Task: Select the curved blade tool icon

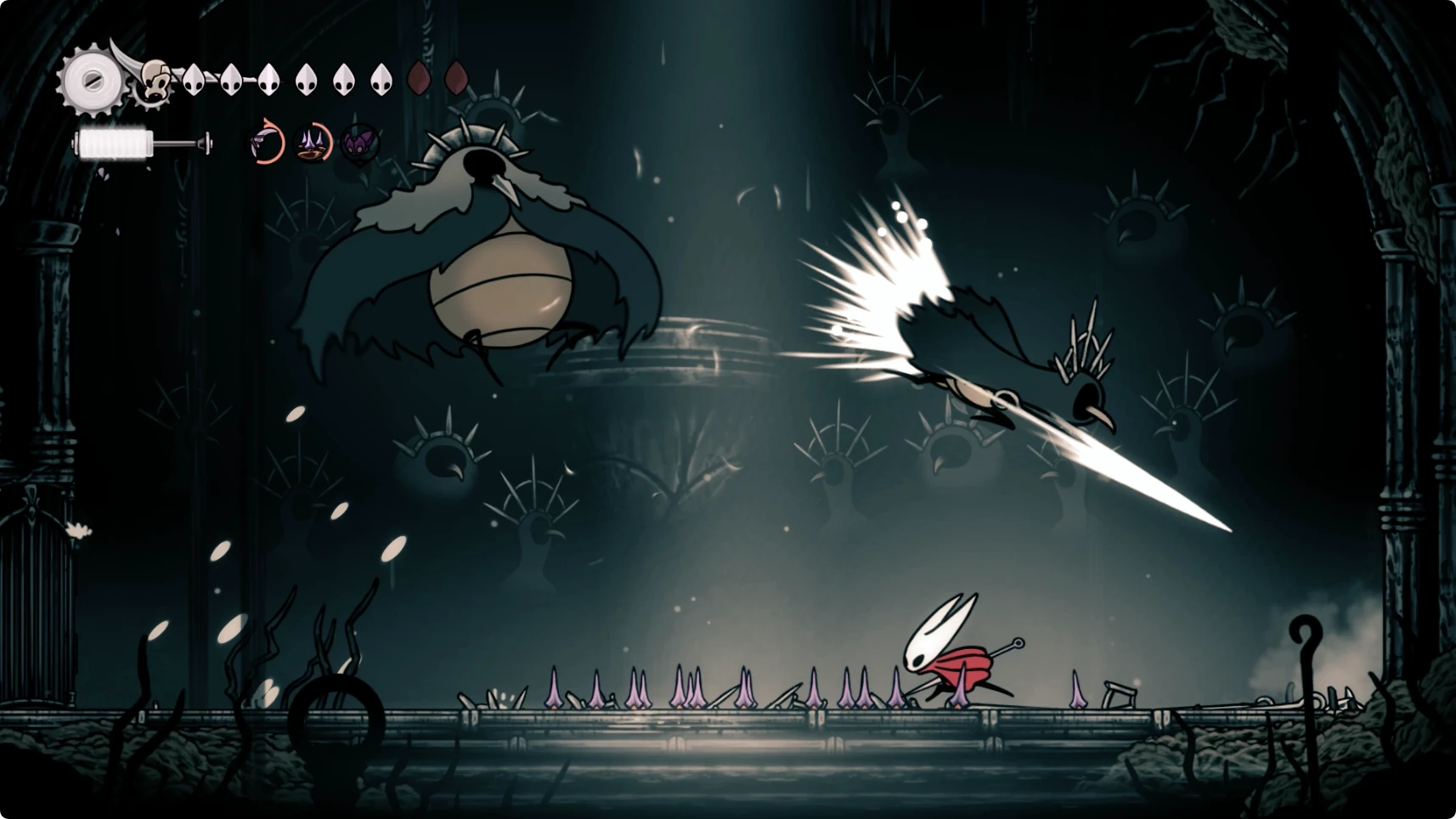Action: coord(267,142)
